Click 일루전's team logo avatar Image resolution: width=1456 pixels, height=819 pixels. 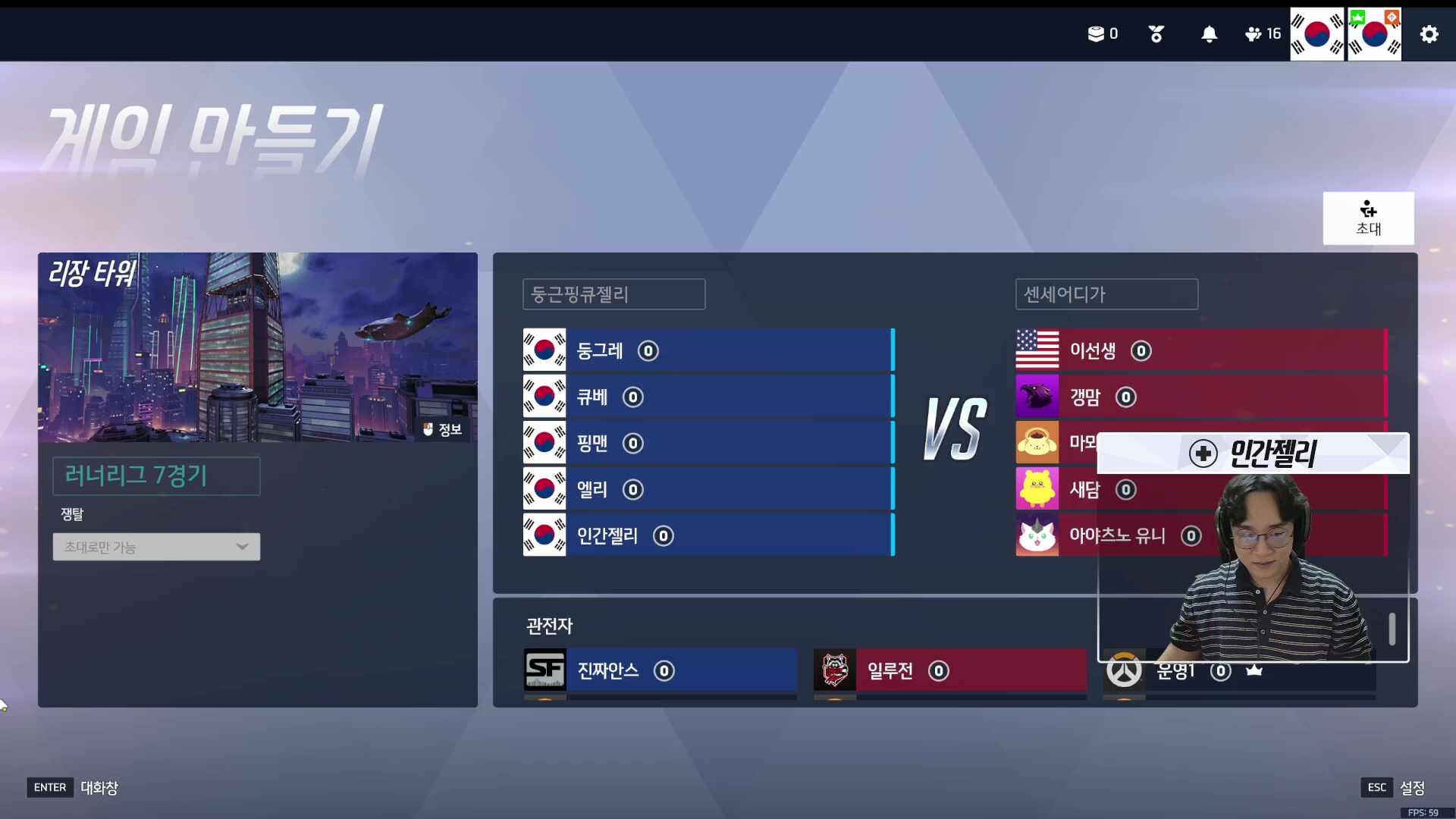[835, 670]
